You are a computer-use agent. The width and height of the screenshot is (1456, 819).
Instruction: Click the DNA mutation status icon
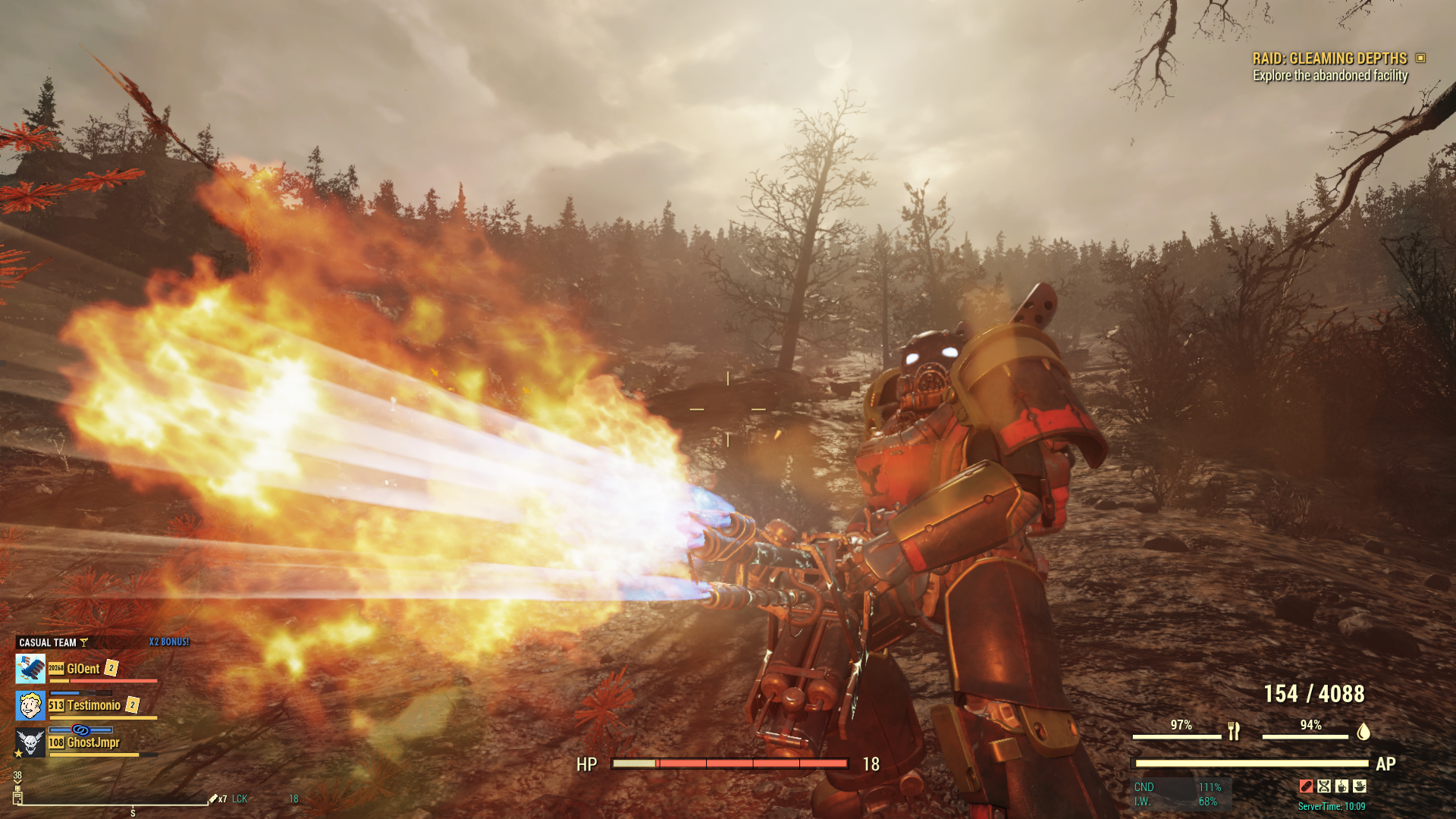[1324, 786]
